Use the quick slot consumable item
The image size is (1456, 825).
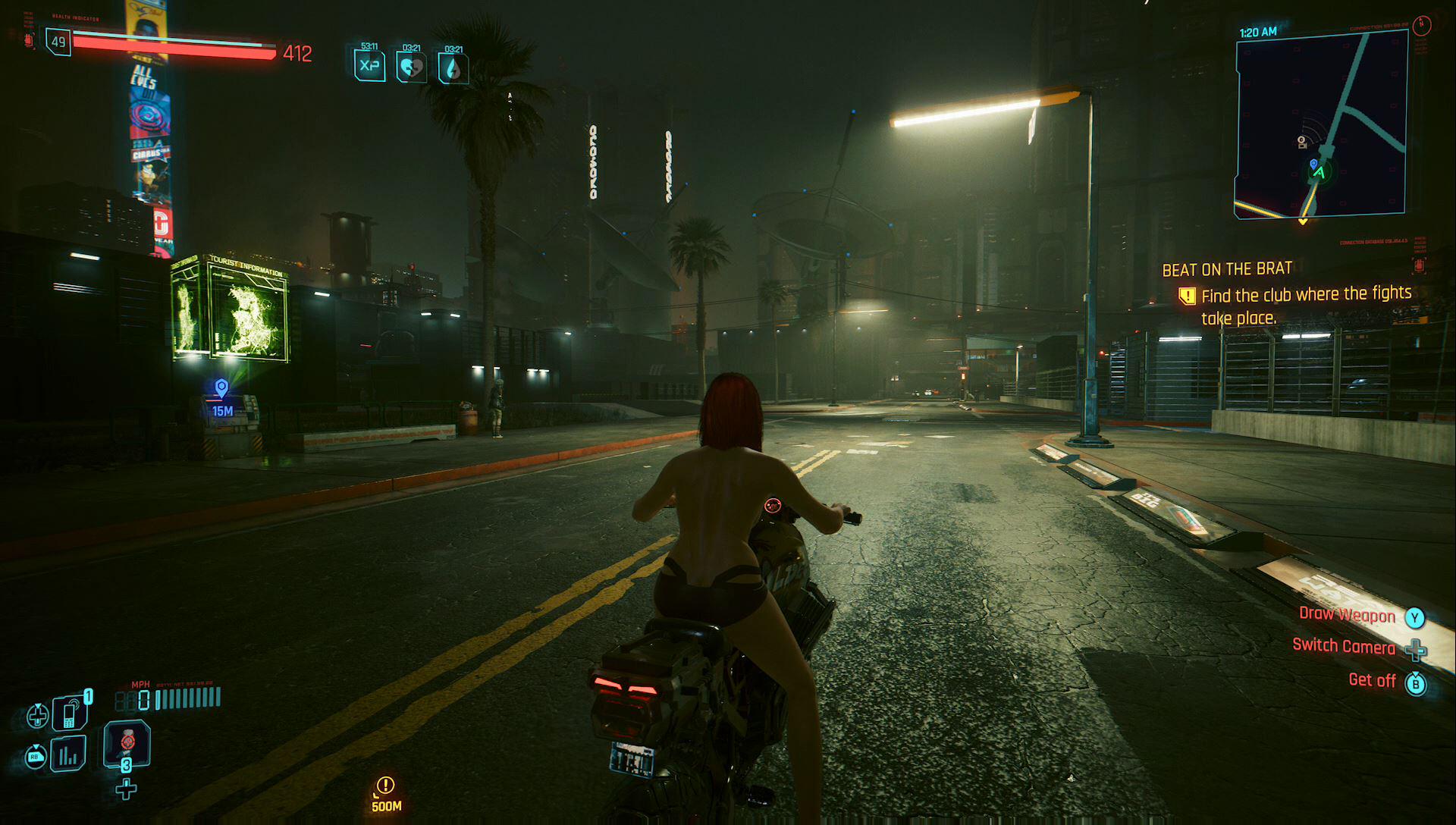click(127, 743)
